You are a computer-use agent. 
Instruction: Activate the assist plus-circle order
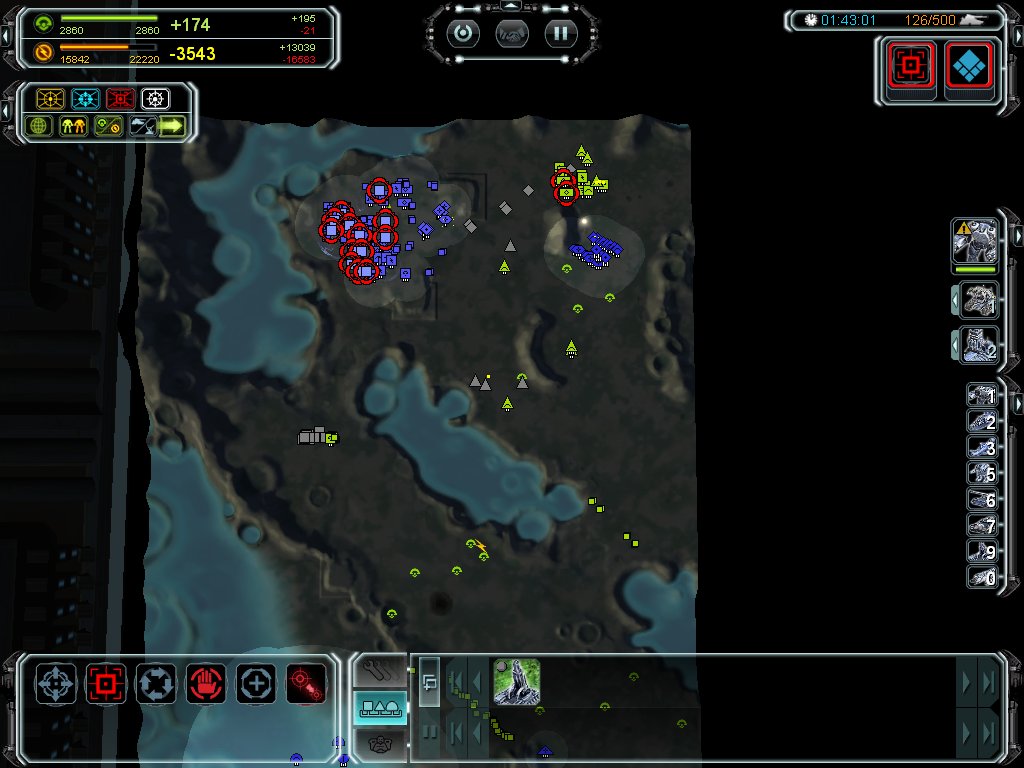click(256, 684)
